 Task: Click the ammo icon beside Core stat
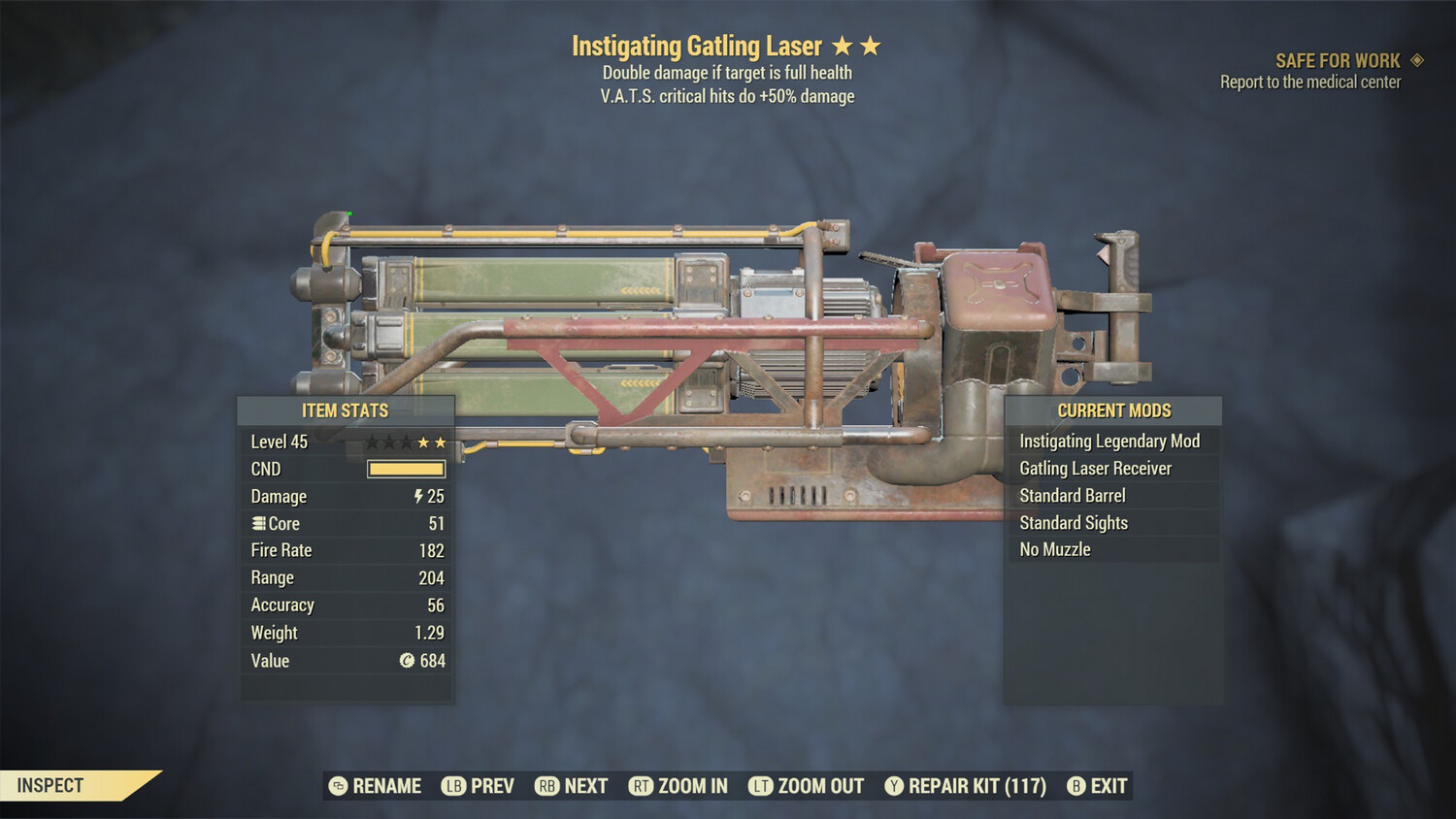(257, 523)
